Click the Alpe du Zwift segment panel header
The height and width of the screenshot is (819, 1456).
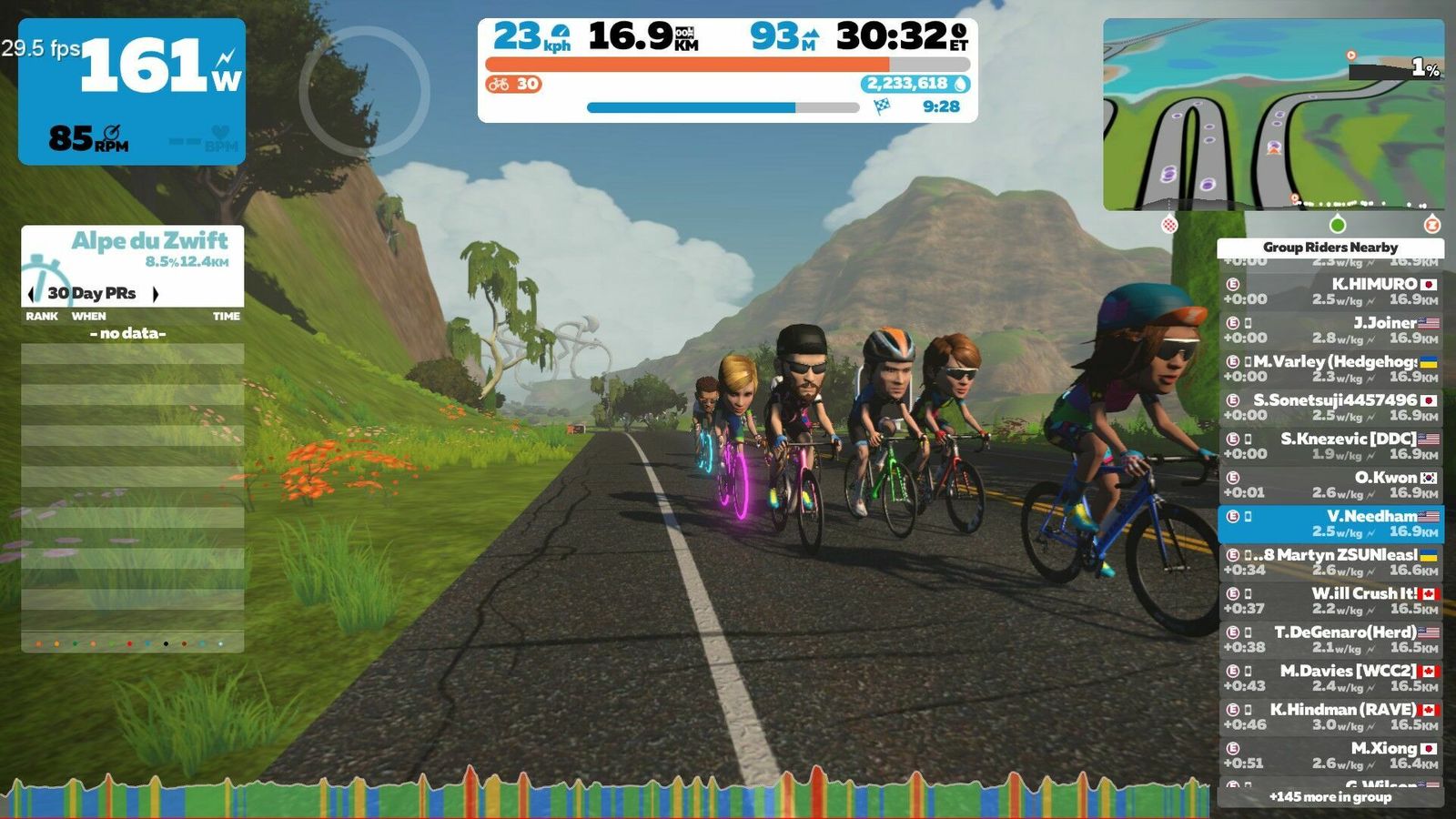[x=149, y=241]
